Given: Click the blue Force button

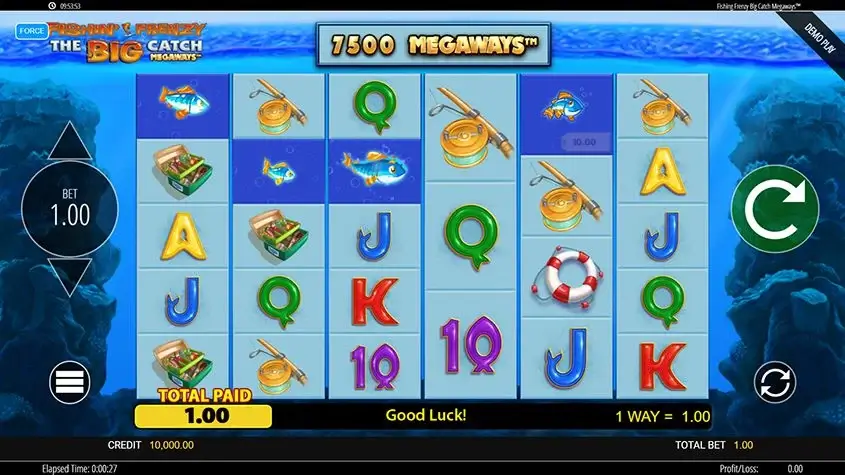Looking at the screenshot, I should pyautogui.click(x=31, y=31).
